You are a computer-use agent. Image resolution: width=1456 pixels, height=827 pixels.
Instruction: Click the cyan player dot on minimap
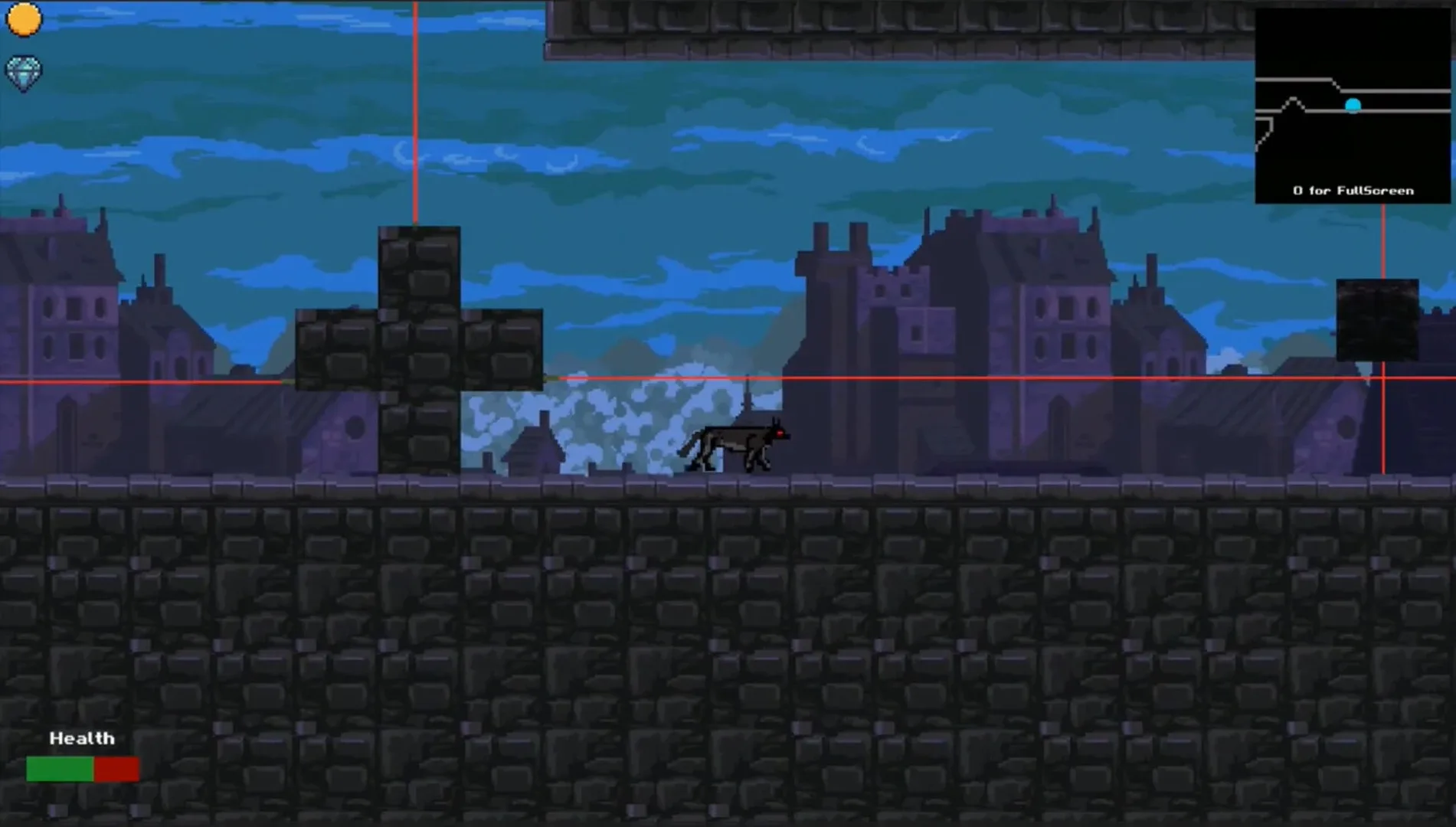tap(1352, 104)
